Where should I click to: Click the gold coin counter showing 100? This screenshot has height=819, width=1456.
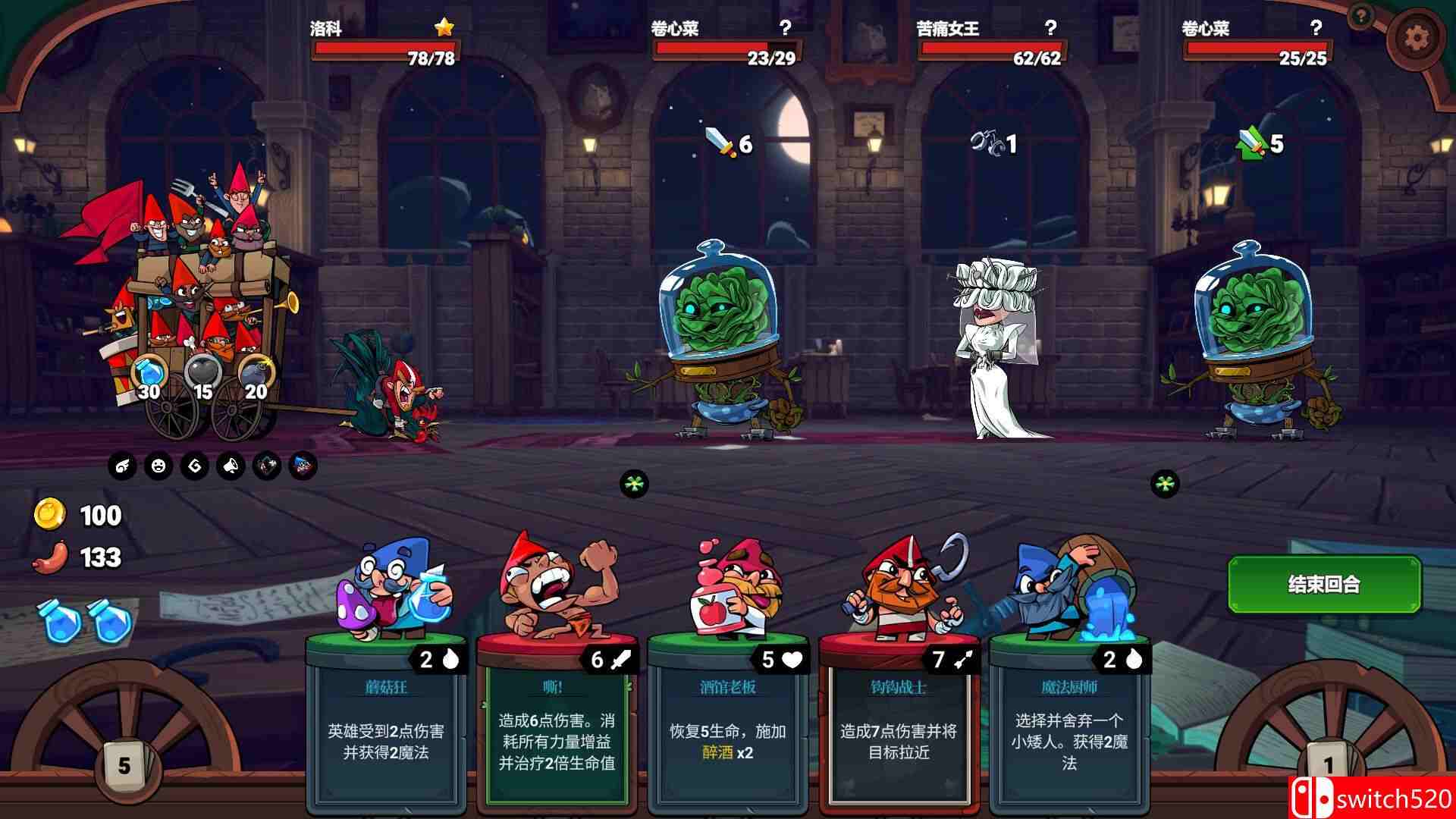tap(74, 515)
